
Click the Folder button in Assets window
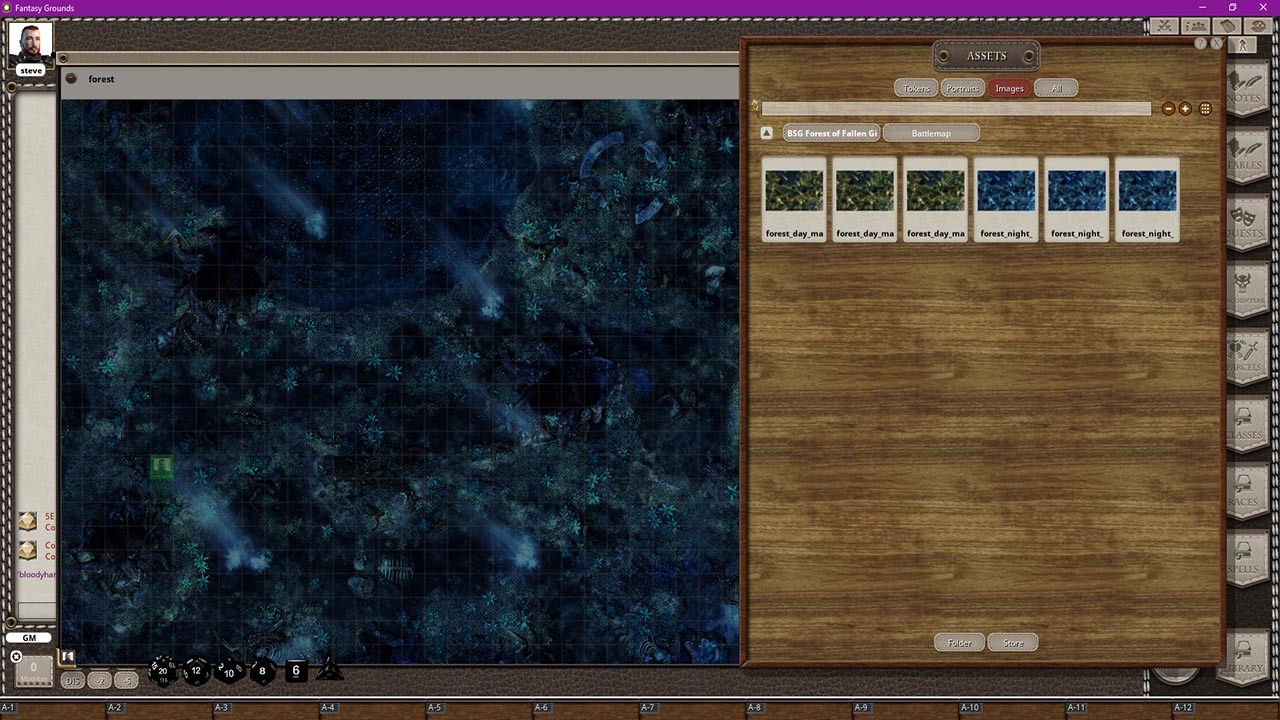pyautogui.click(x=958, y=642)
